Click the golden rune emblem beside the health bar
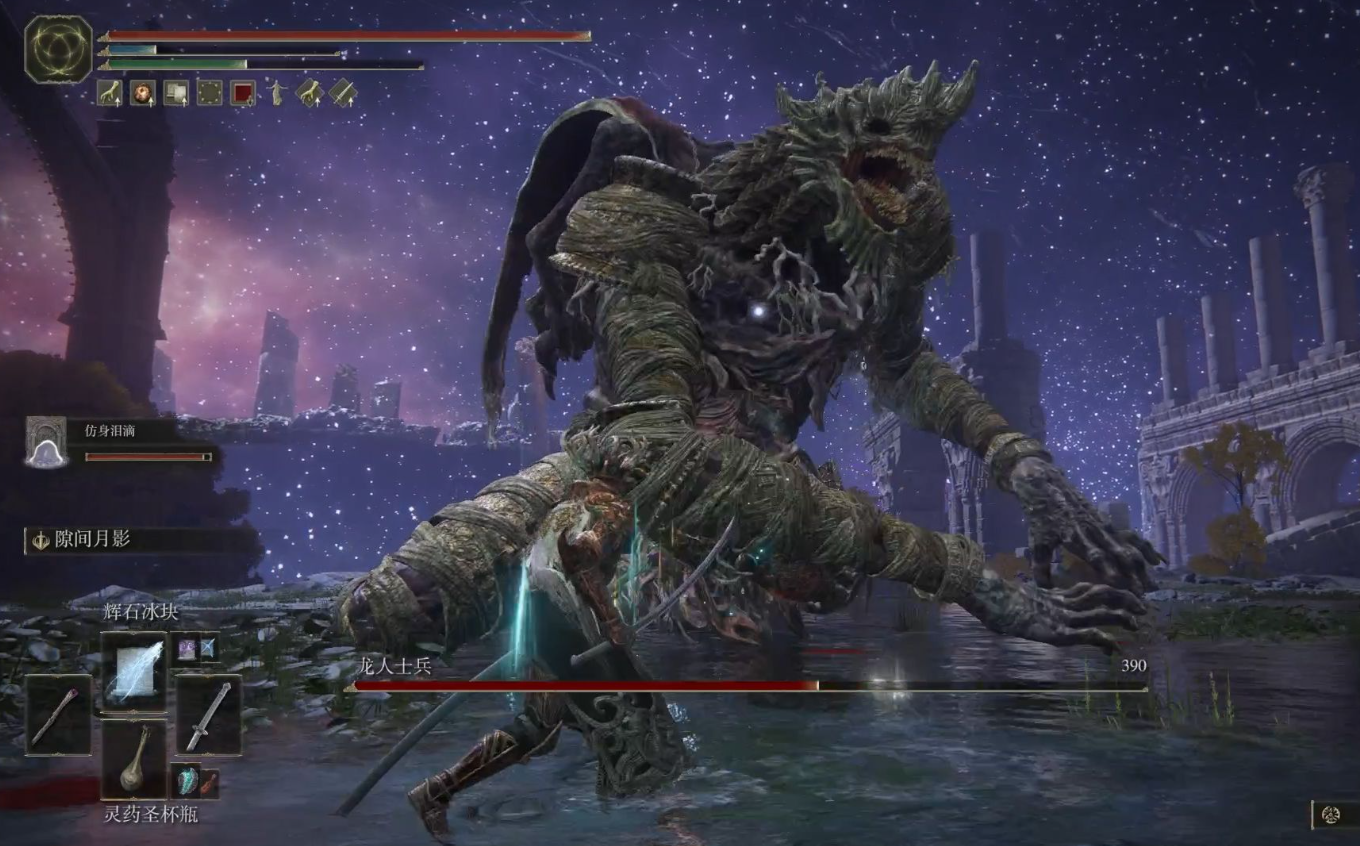1360x846 pixels. [x=59, y=49]
